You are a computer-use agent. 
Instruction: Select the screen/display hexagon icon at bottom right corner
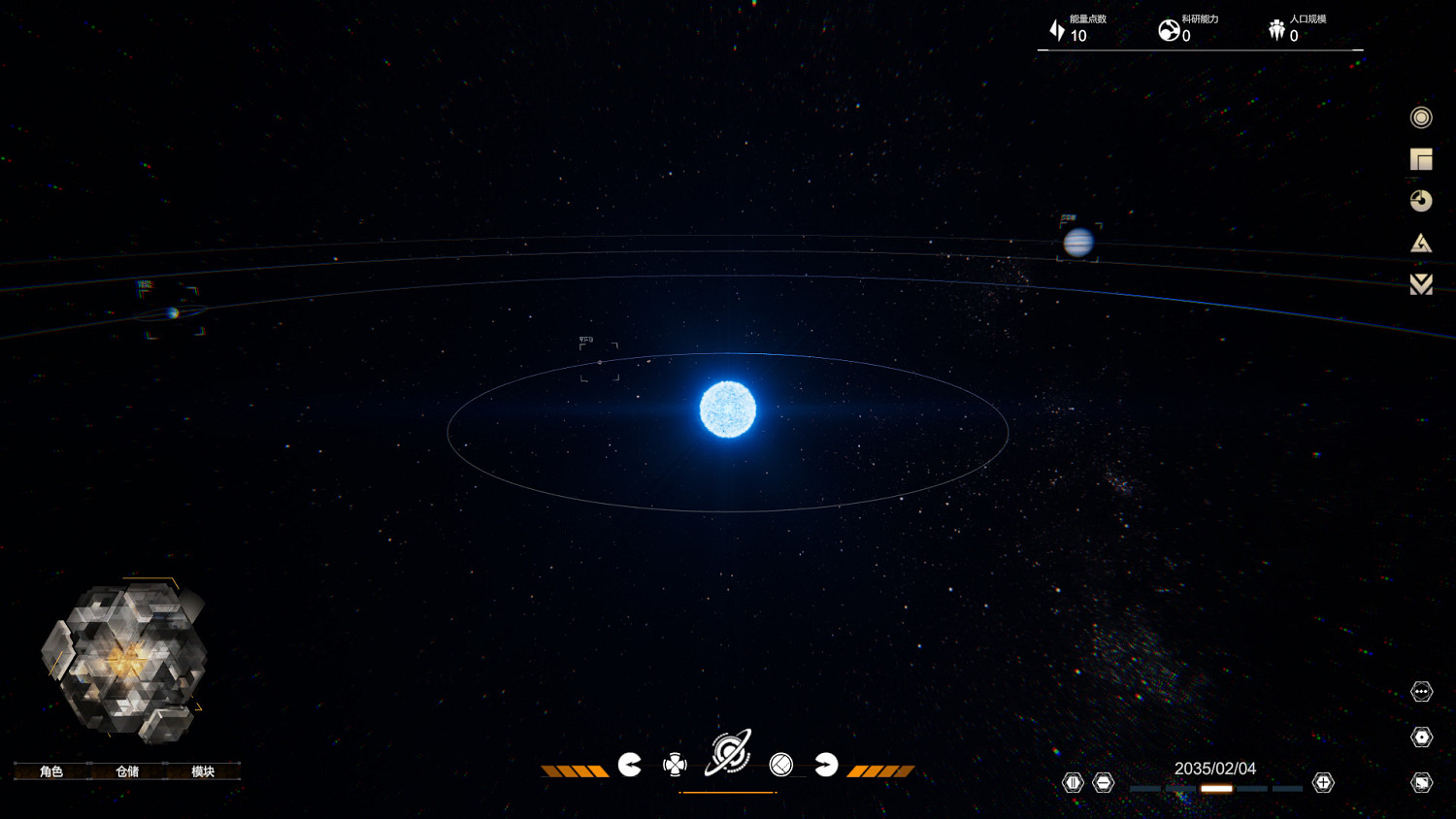1420,781
